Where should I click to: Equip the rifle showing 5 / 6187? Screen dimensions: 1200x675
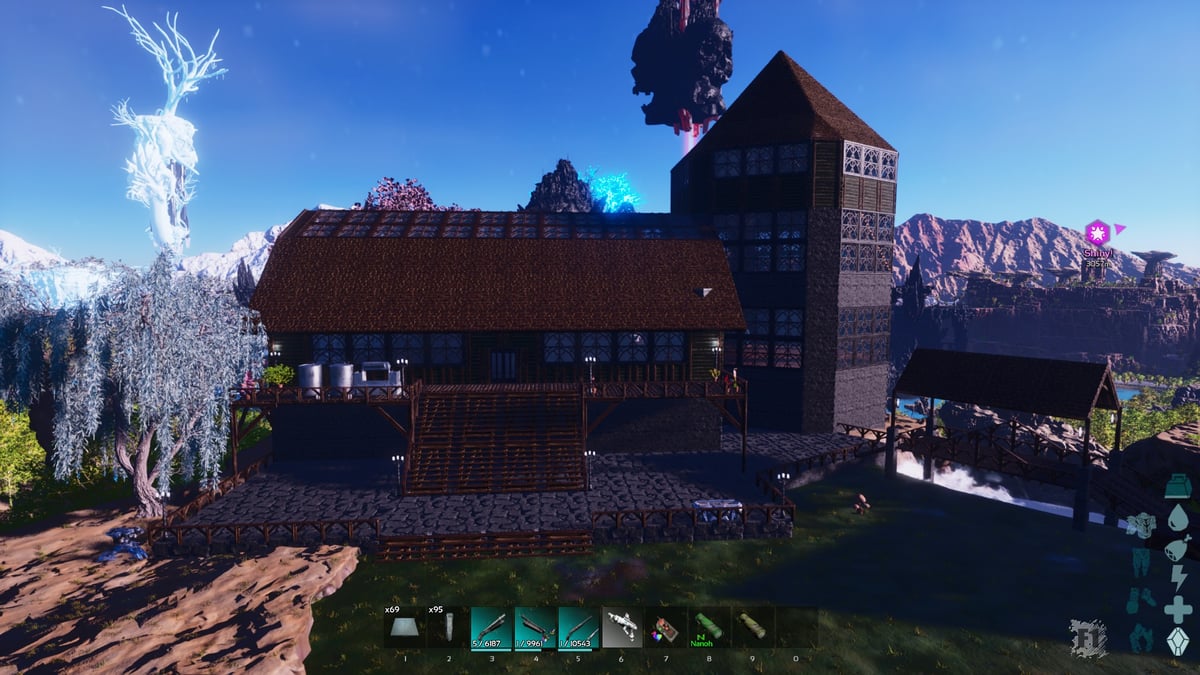pos(492,628)
